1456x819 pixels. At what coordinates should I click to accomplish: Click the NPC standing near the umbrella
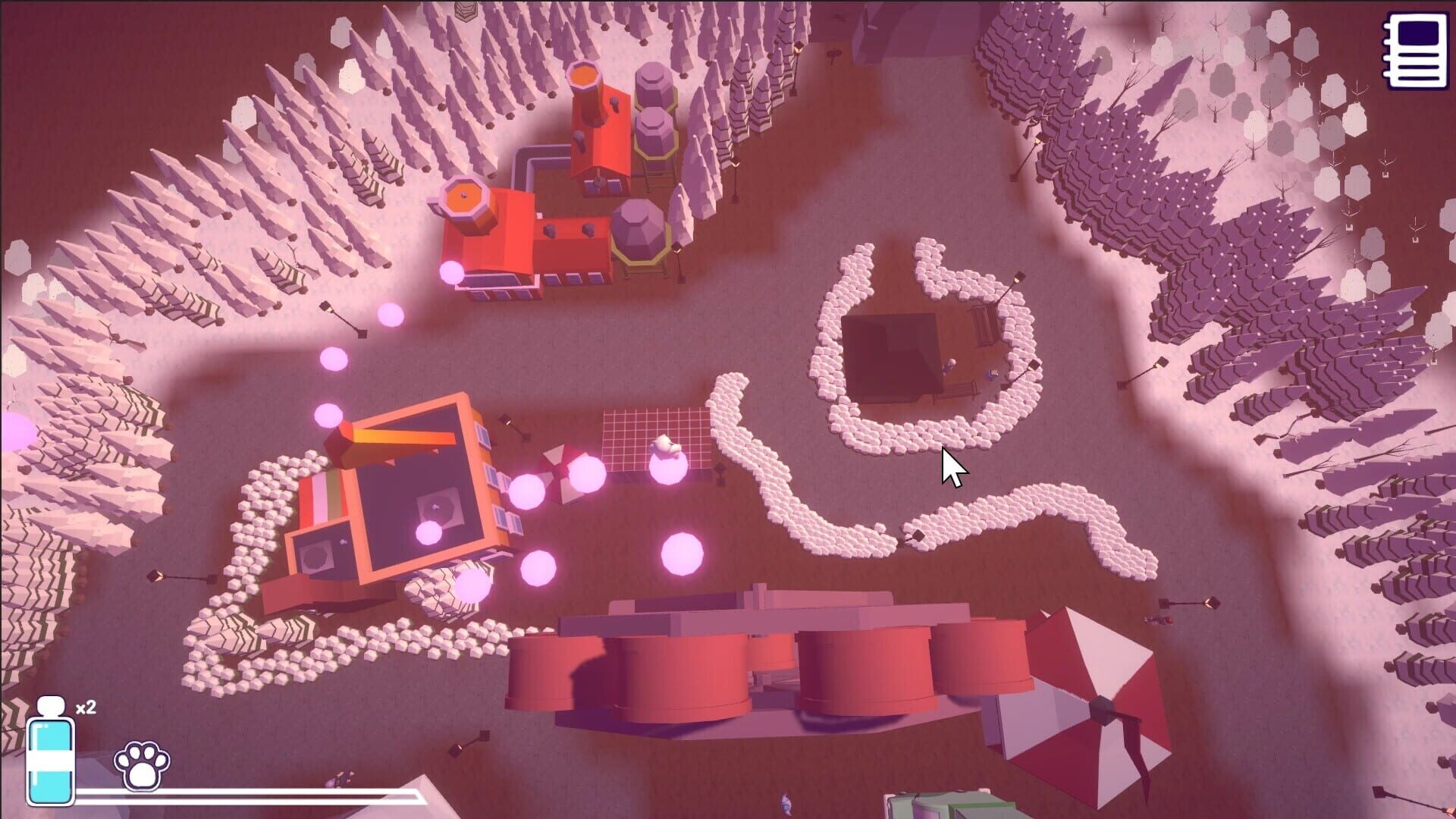1156,620
